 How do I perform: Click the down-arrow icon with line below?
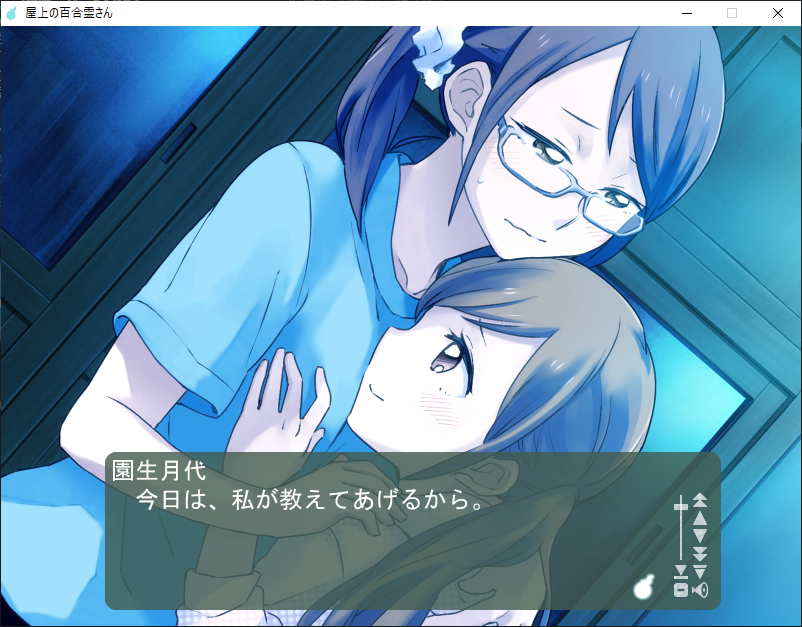(681, 572)
